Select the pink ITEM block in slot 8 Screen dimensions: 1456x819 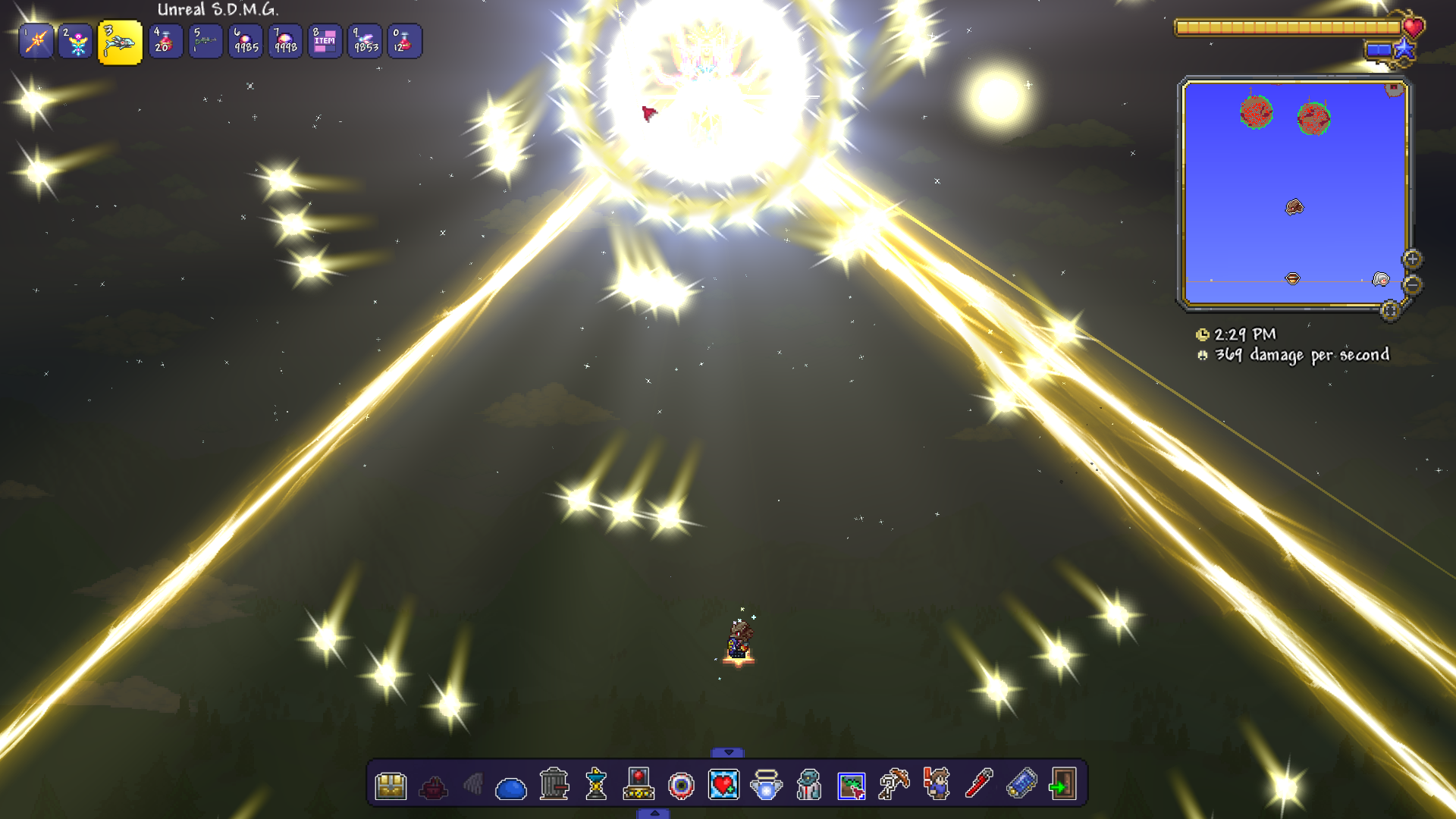[325, 42]
